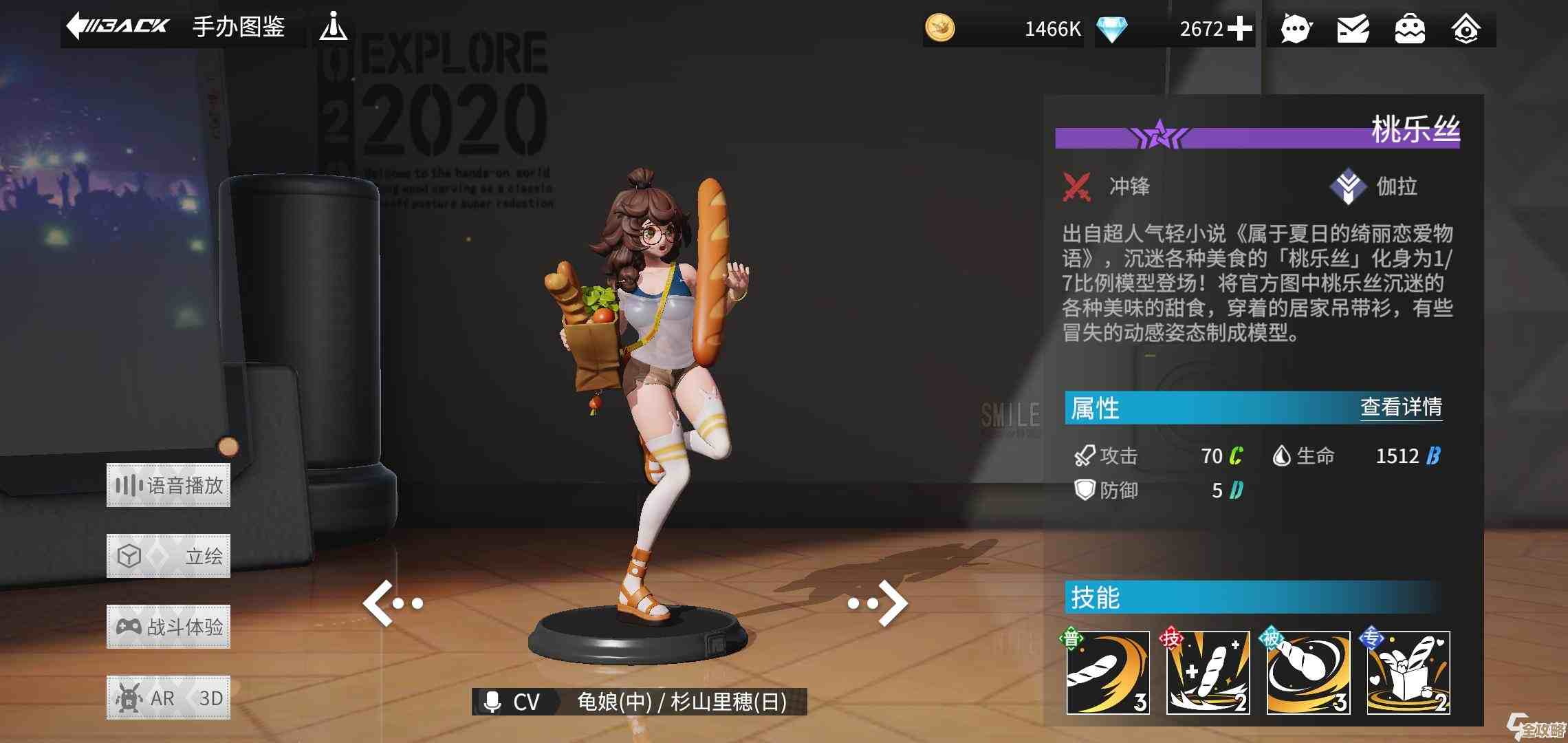Toggle the 立绘 illustration view
Screen dimensions: 1568x743
pyautogui.click(x=168, y=555)
